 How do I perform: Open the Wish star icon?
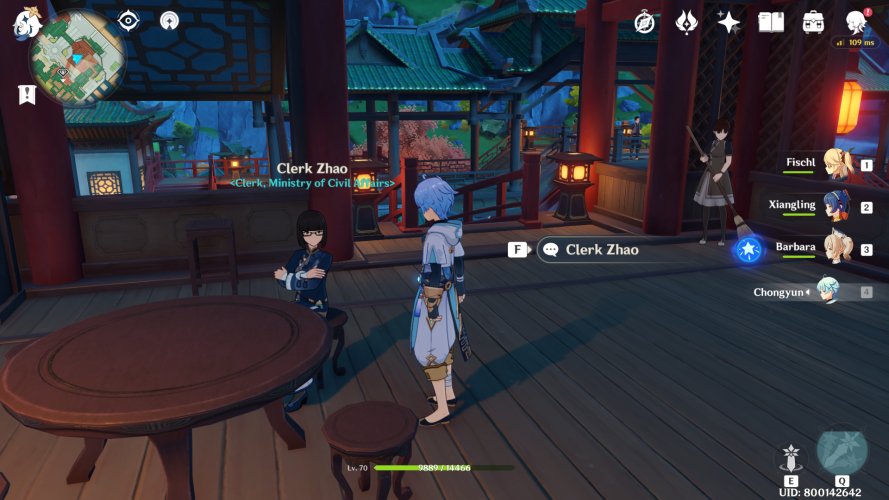(x=729, y=22)
